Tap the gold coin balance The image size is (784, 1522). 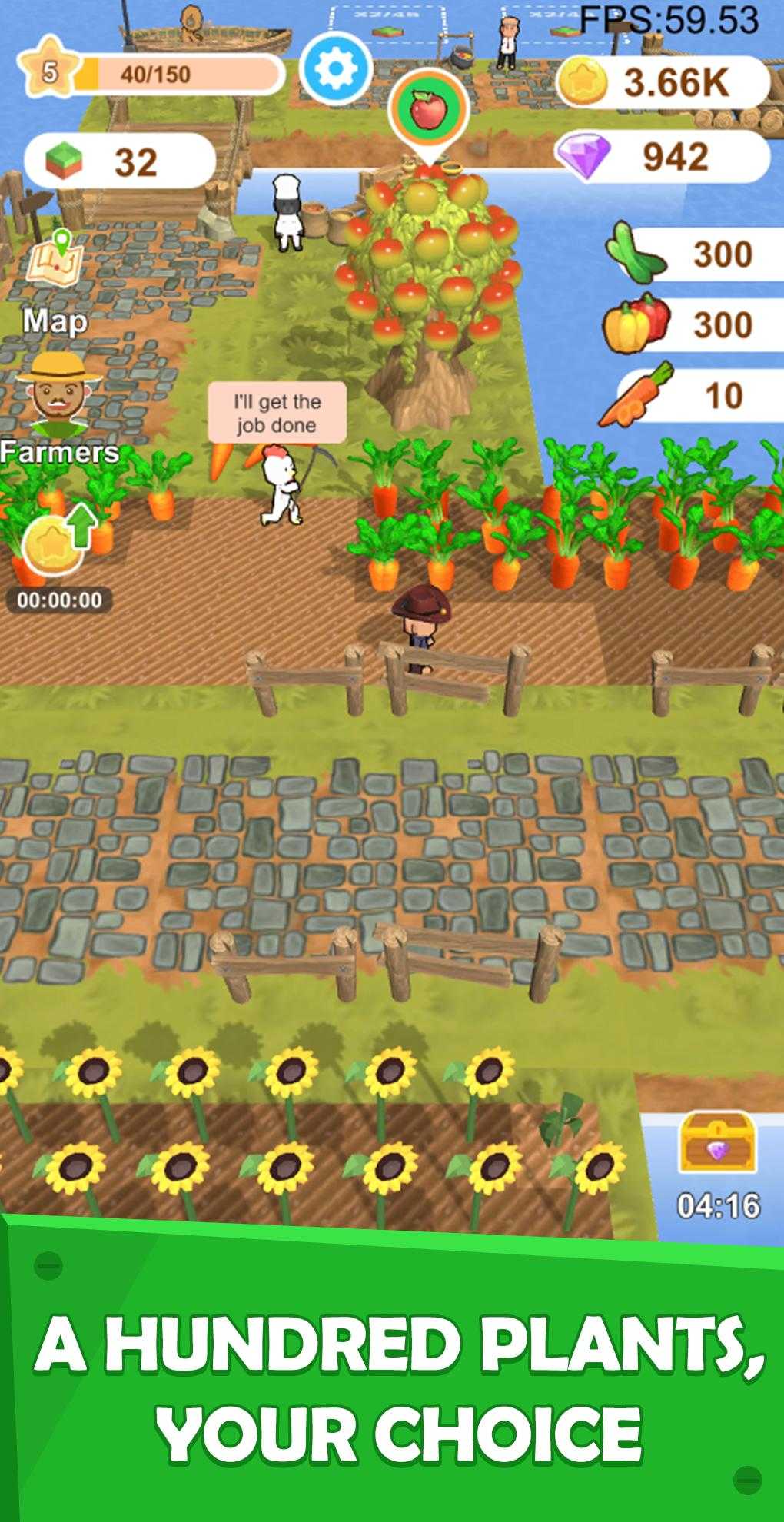coord(661,82)
